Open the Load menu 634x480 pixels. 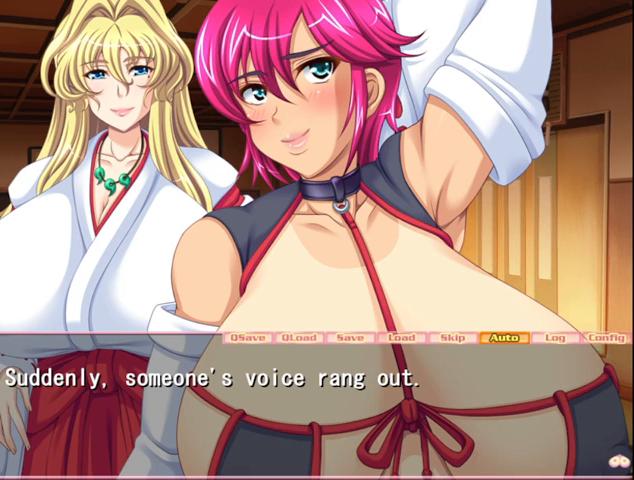(x=401, y=338)
